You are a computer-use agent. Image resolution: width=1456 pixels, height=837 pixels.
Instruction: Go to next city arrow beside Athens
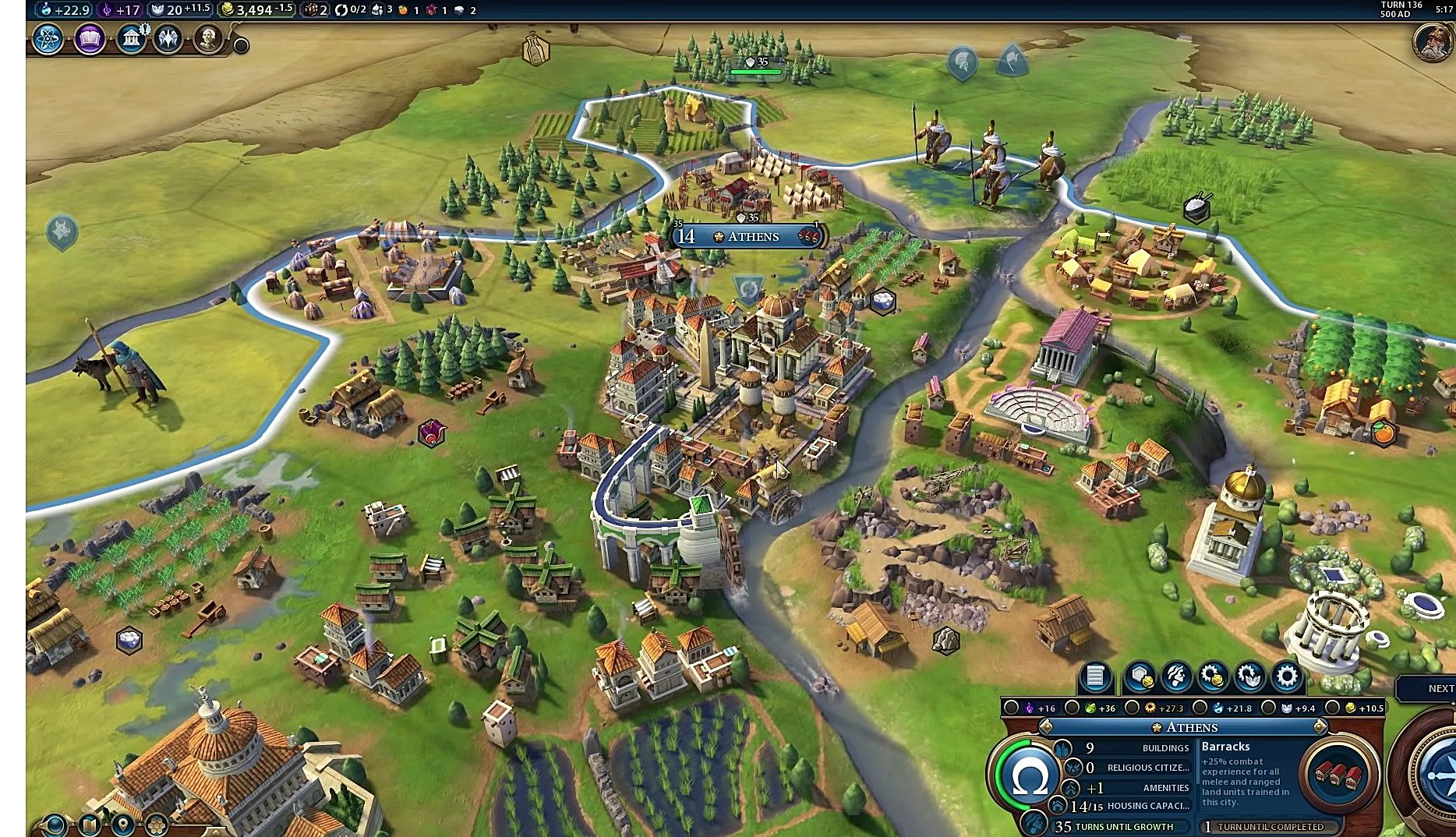tap(1320, 727)
